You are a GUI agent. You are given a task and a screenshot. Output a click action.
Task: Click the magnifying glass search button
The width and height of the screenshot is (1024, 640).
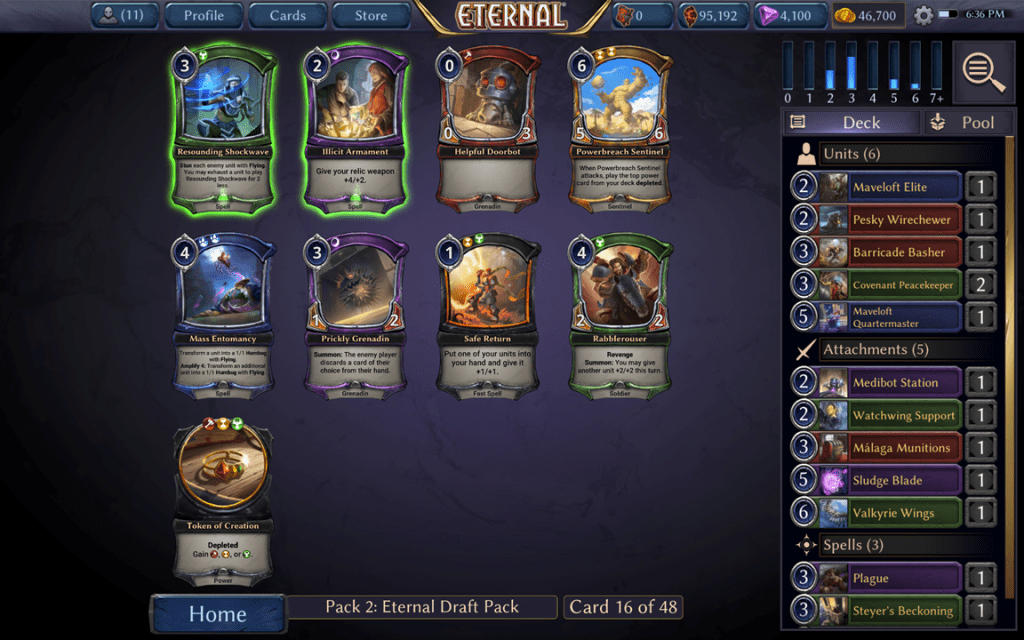985,71
